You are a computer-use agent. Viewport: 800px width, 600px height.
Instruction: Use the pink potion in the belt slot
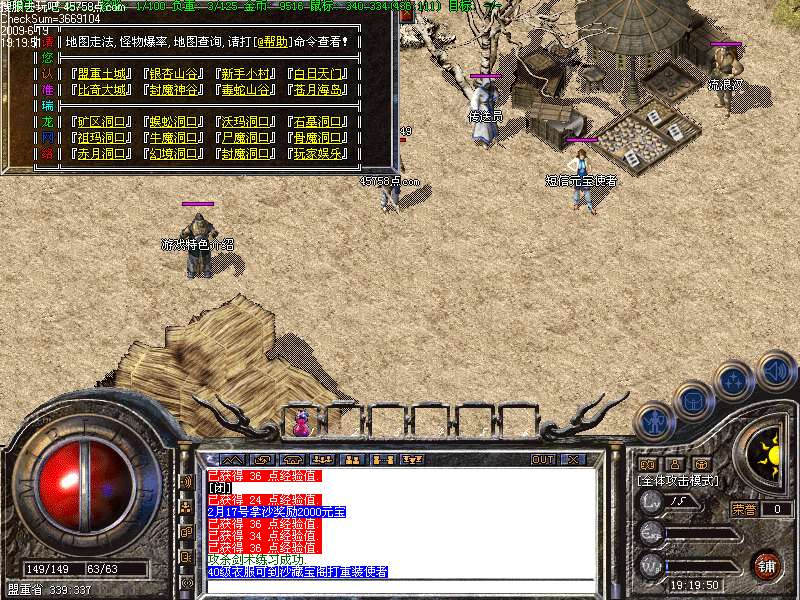click(301, 422)
